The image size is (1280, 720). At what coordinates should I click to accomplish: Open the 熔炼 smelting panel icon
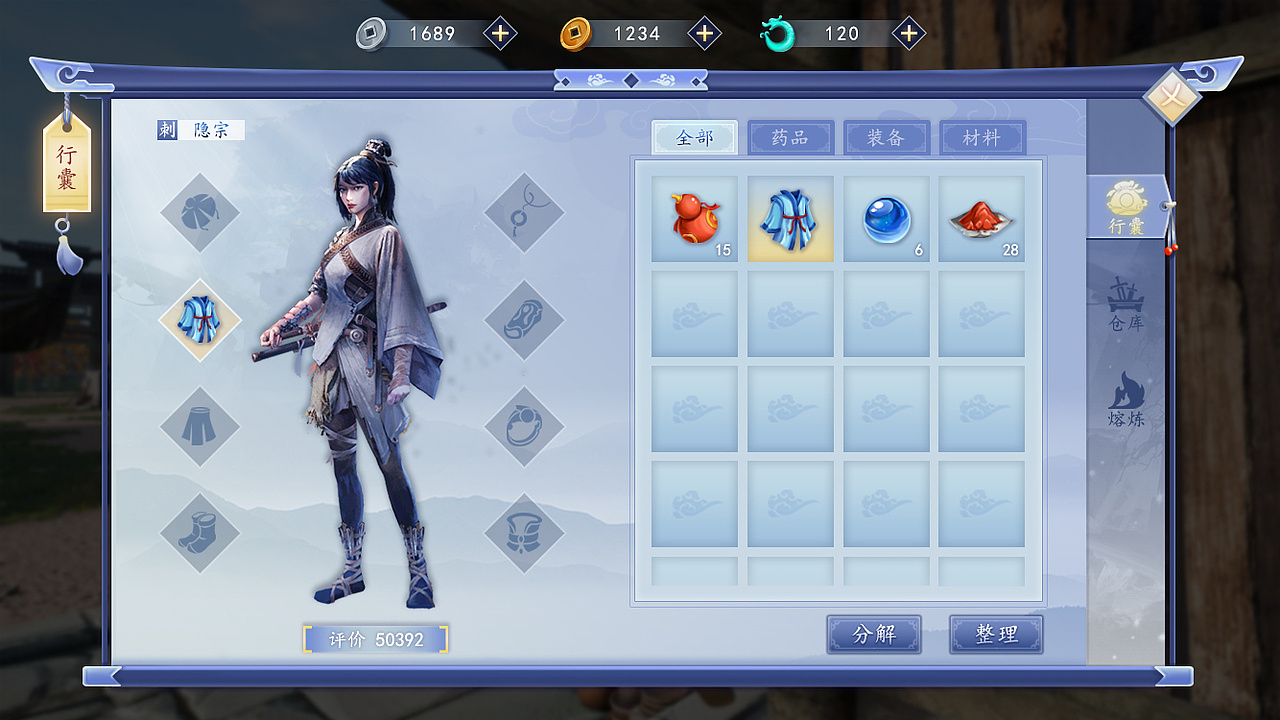[x=1128, y=400]
